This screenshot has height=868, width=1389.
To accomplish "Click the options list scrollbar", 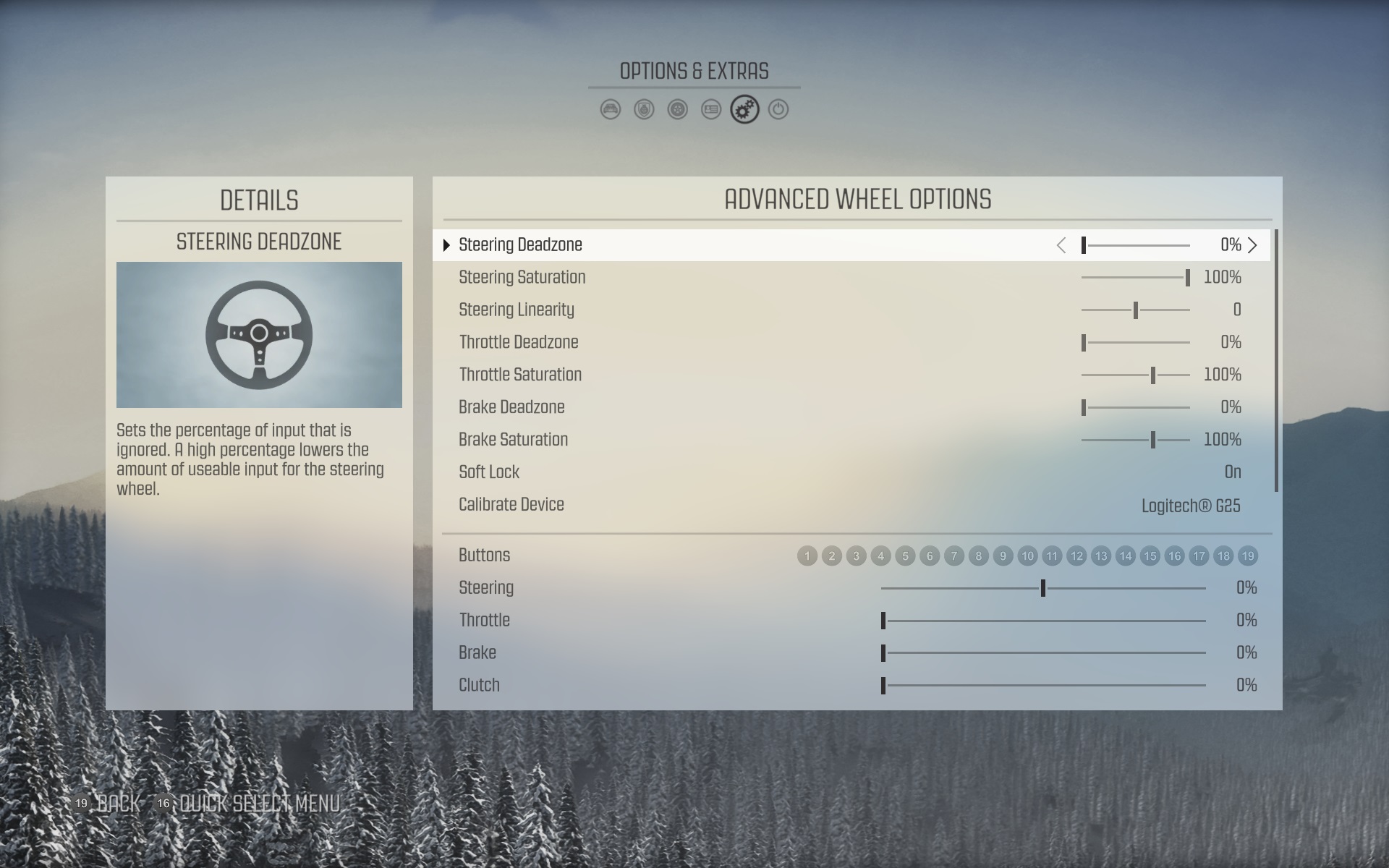I will 1276,362.
